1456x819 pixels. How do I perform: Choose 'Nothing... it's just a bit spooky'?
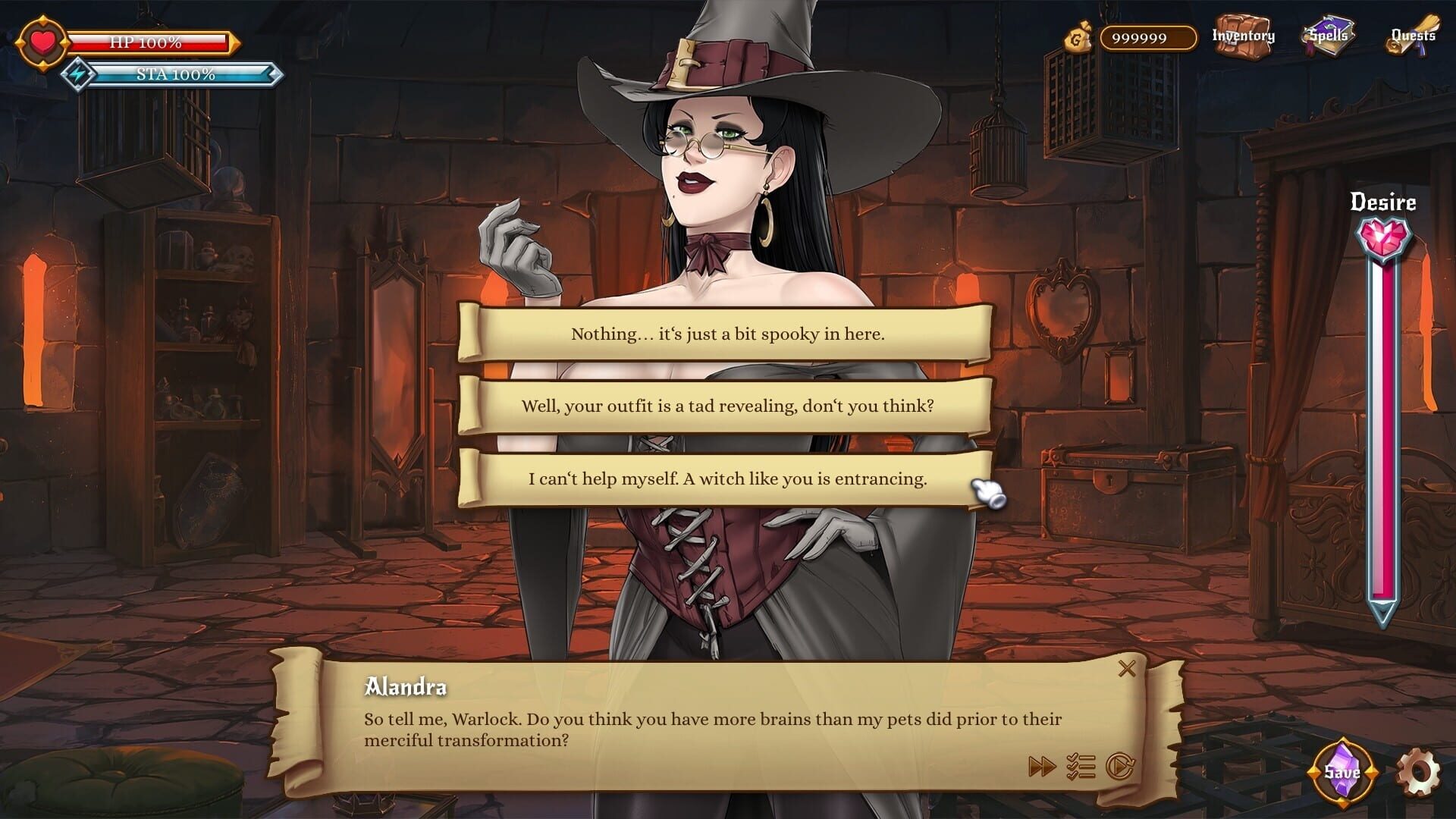[x=726, y=332]
